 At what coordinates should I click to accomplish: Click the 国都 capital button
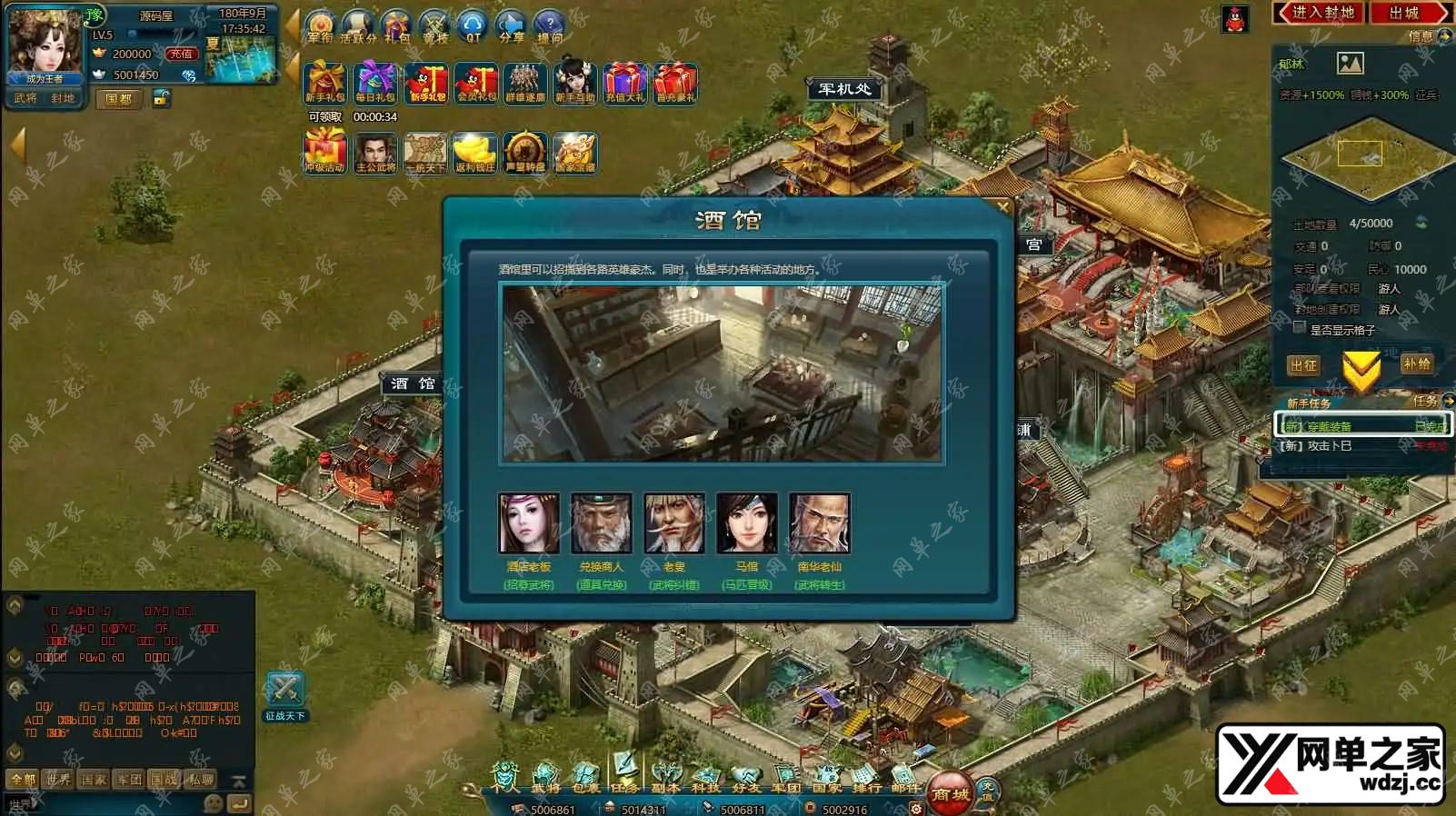pos(119,98)
